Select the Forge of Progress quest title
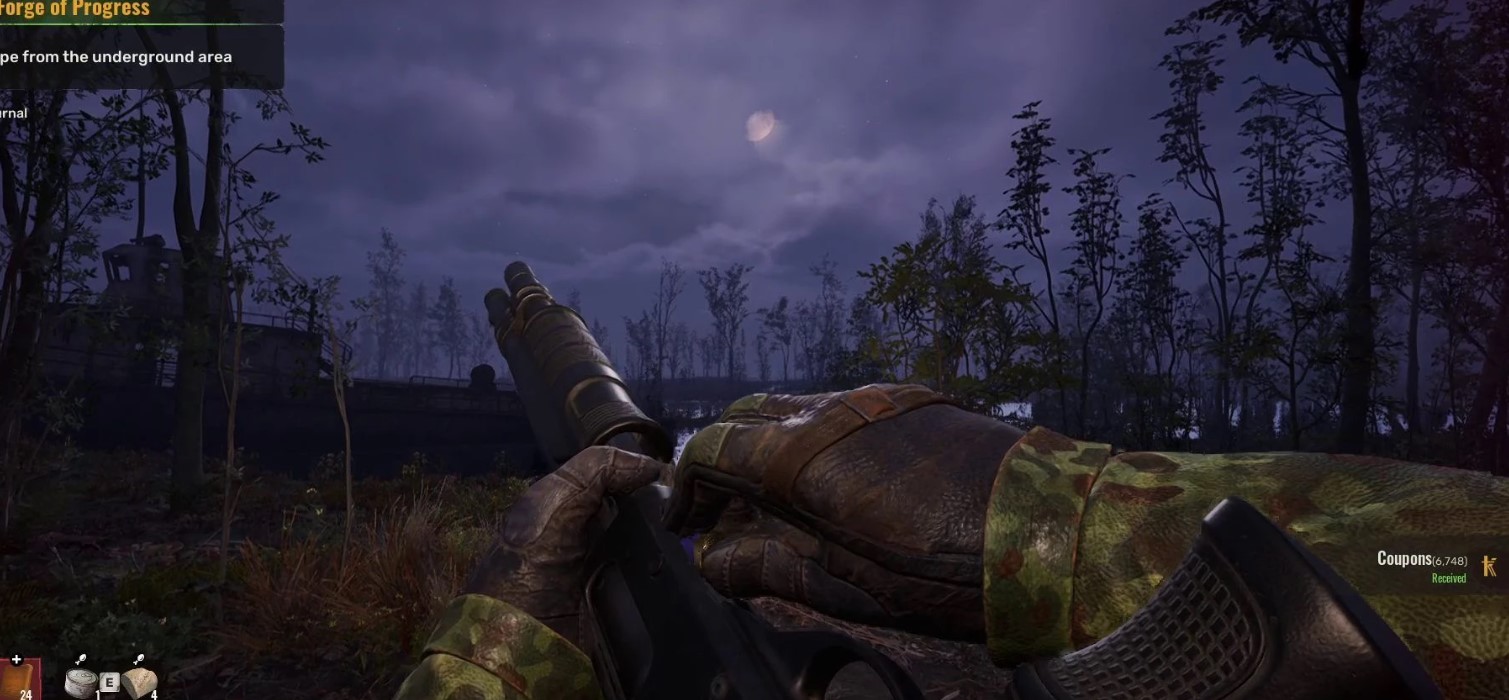The image size is (1509, 700). 75,10
